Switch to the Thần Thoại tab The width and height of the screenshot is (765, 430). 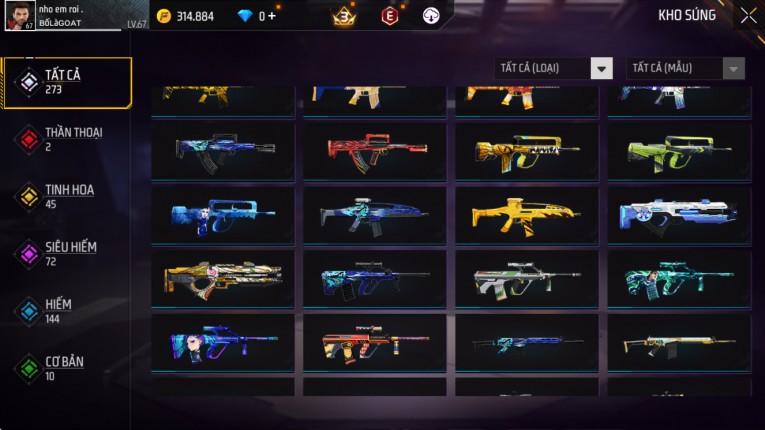click(x=67, y=139)
